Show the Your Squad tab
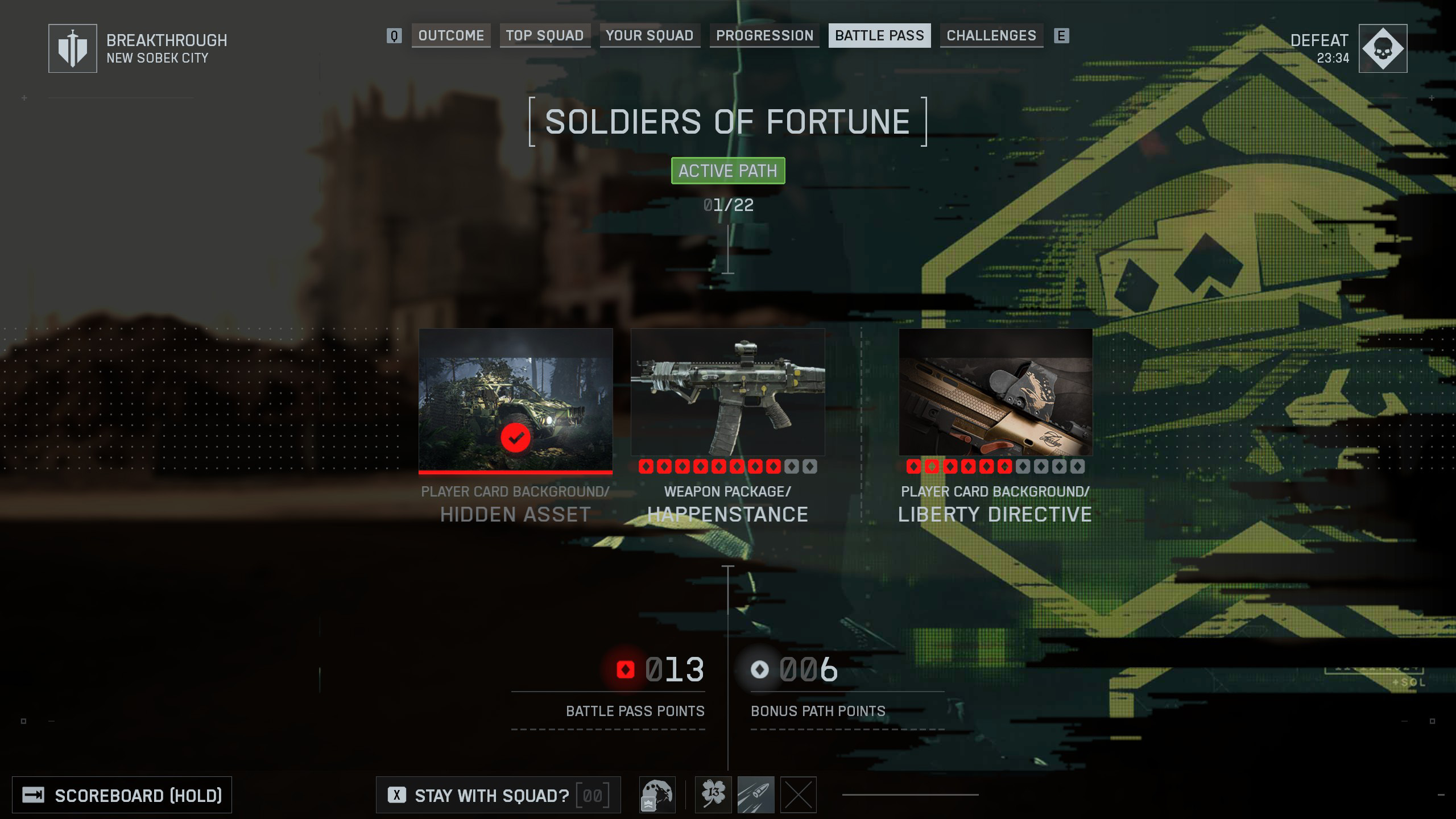The image size is (1456, 819). pyautogui.click(x=650, y=36)
